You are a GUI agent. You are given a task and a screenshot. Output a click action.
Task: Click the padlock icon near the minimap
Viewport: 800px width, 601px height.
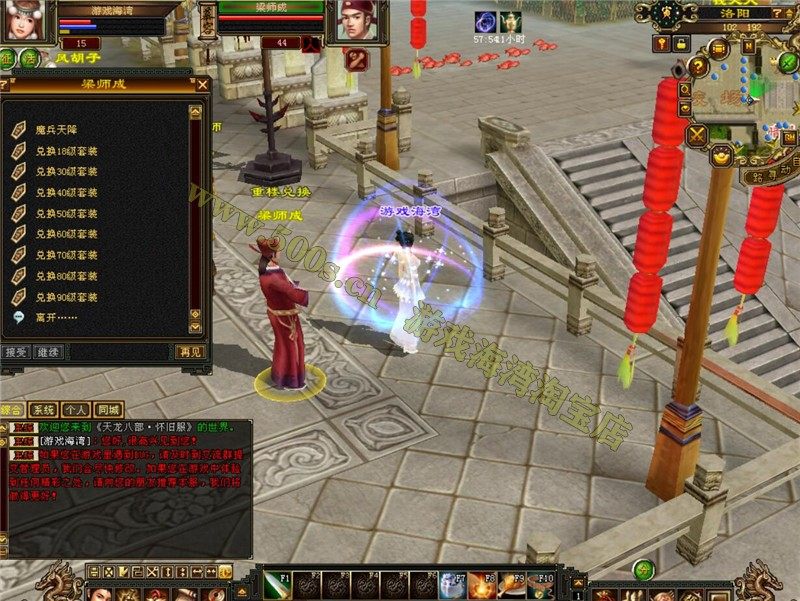680,44
